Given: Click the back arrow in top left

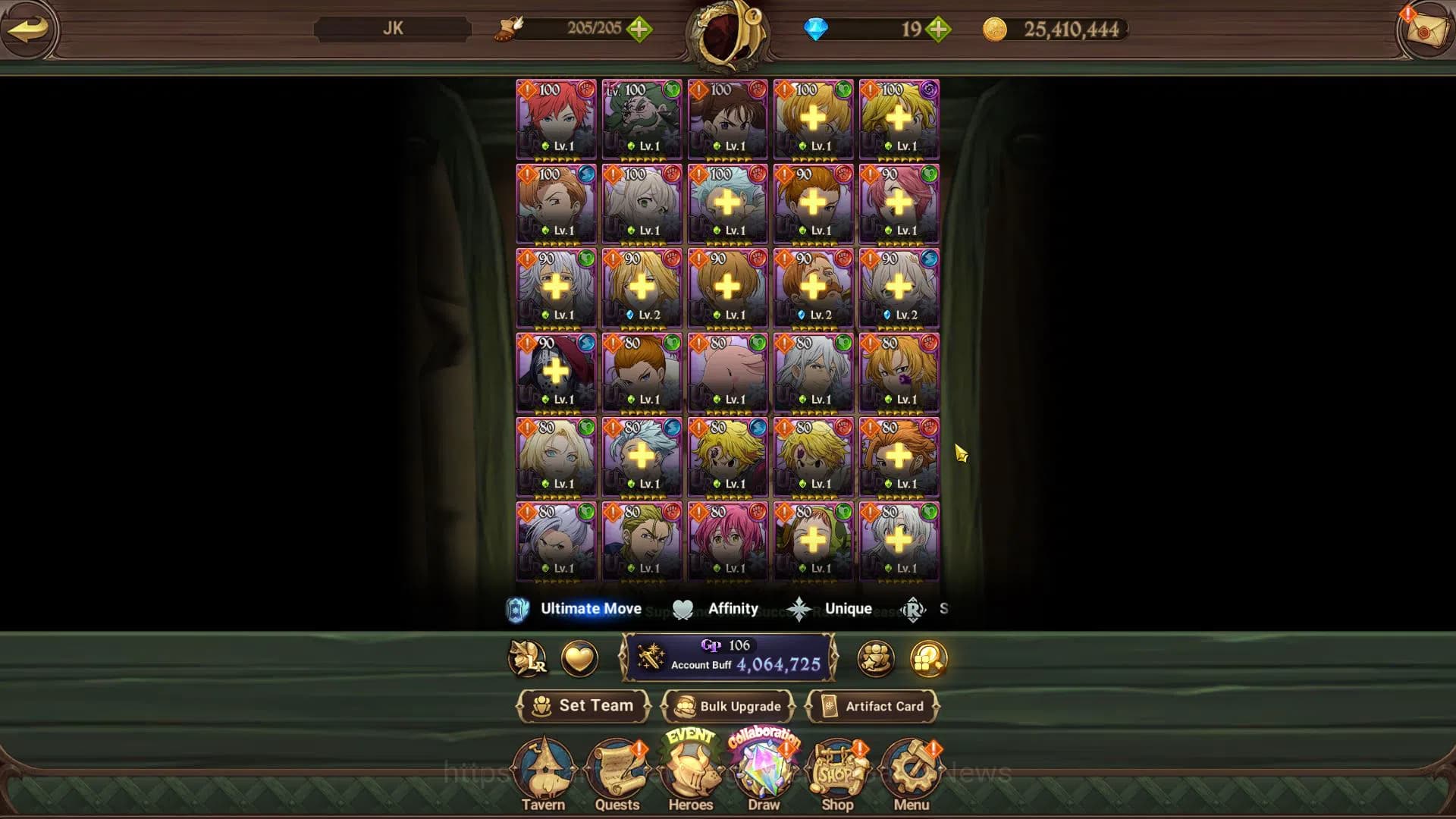Looking at the screenshot, I should pyautogui.click(x=28, y=29).
